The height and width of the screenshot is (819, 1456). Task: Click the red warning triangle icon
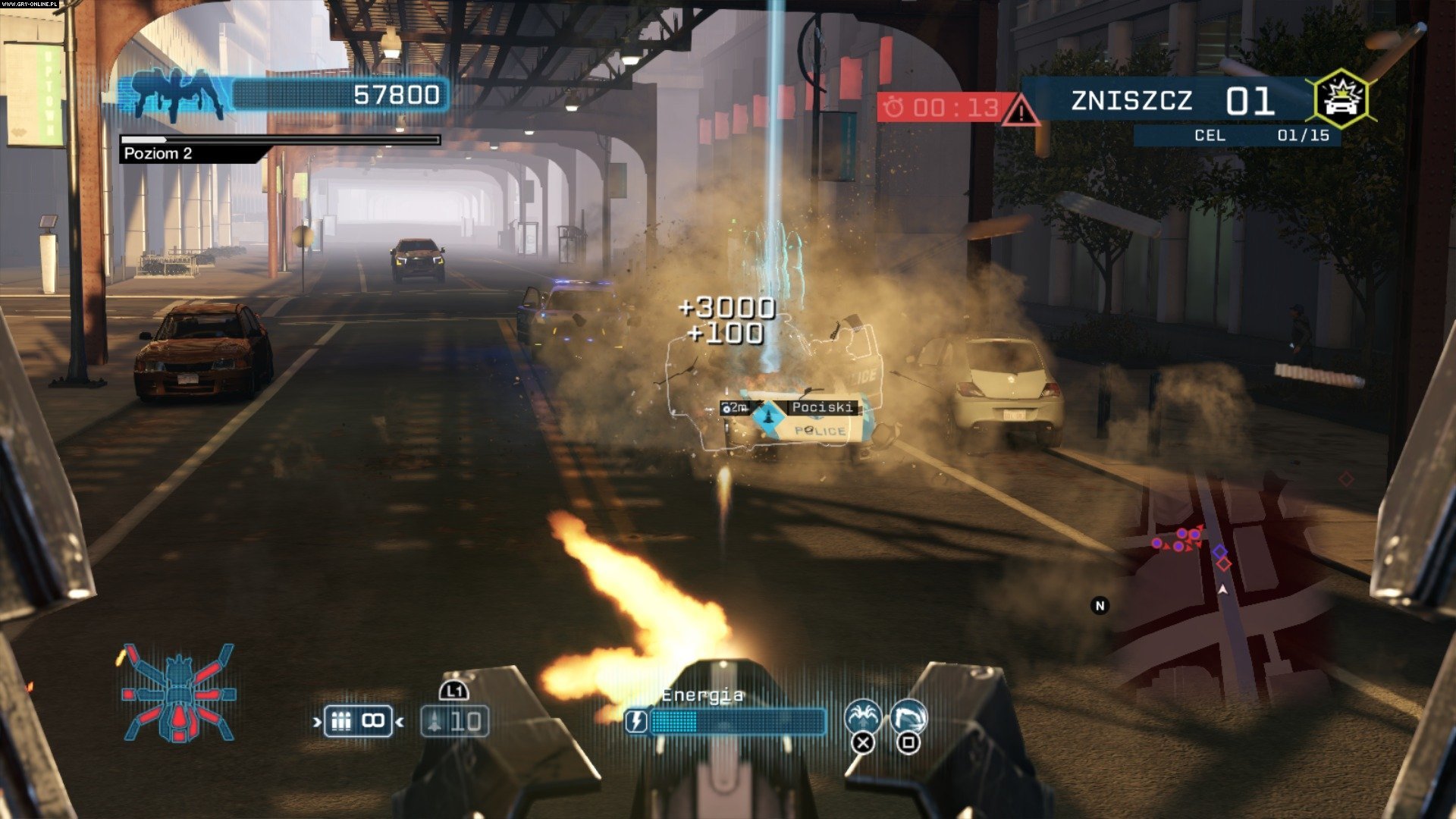pyautogui.click(x=1020, y=112)
